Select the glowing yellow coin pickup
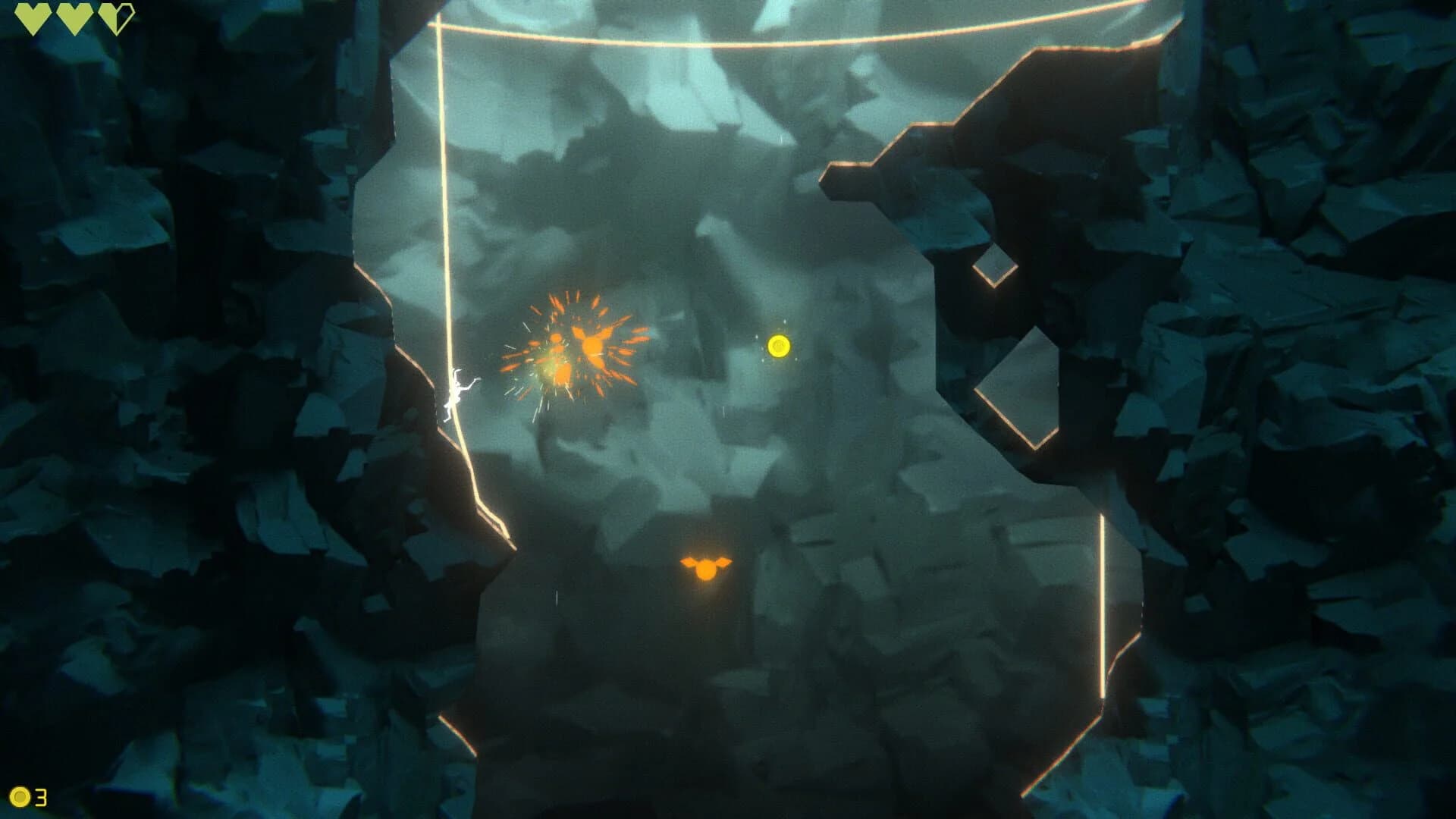The image size is (1456, 819). (x=779, y=346)
